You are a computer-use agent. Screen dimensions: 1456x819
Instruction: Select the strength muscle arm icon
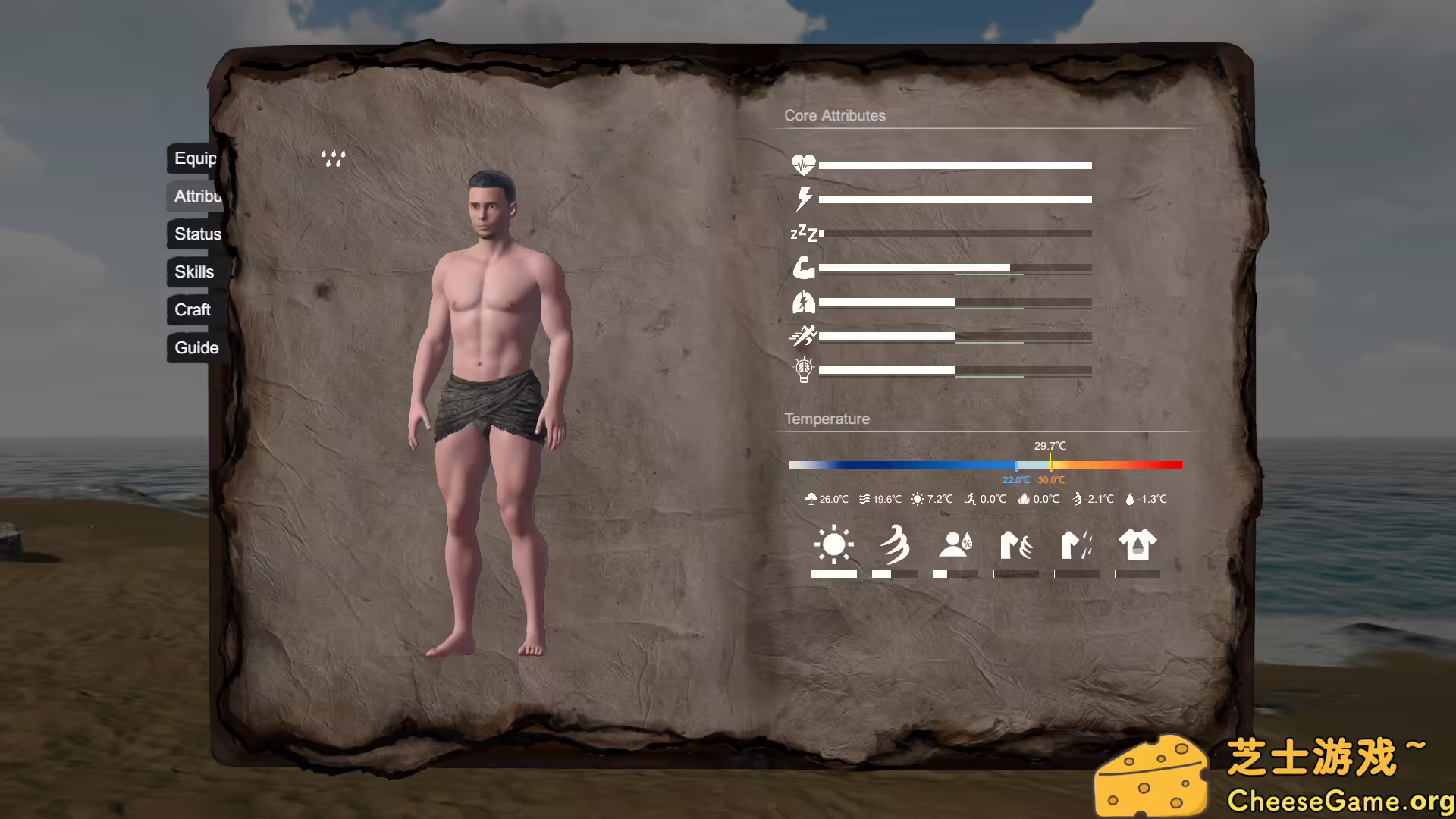click(x=805, y=268)
